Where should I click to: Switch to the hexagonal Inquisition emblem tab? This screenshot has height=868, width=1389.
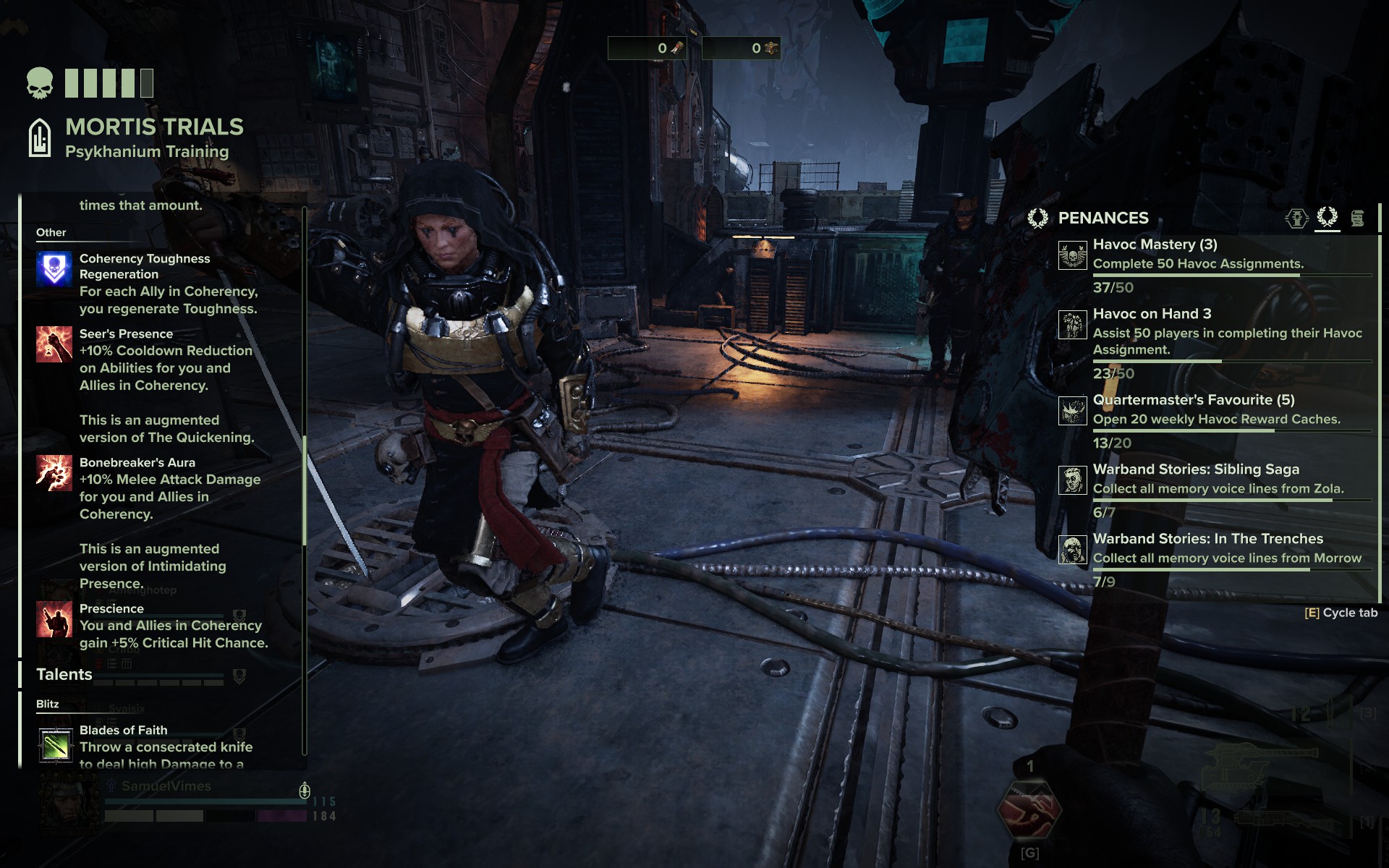point(1296,218)
